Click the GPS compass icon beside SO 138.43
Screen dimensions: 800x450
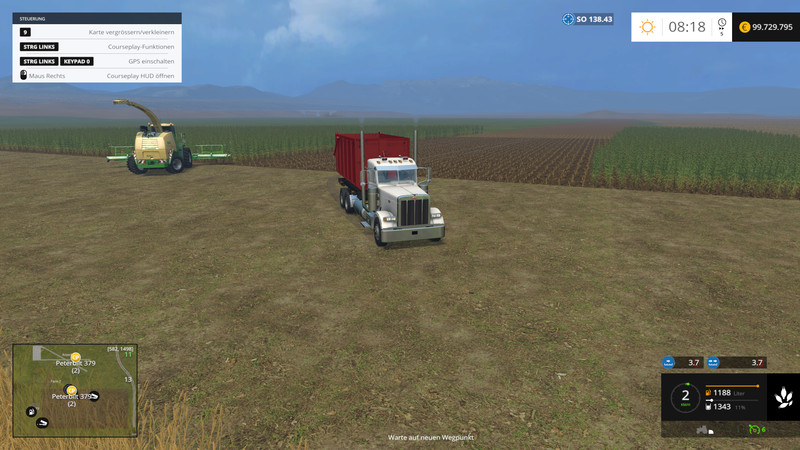pos(568,19)
